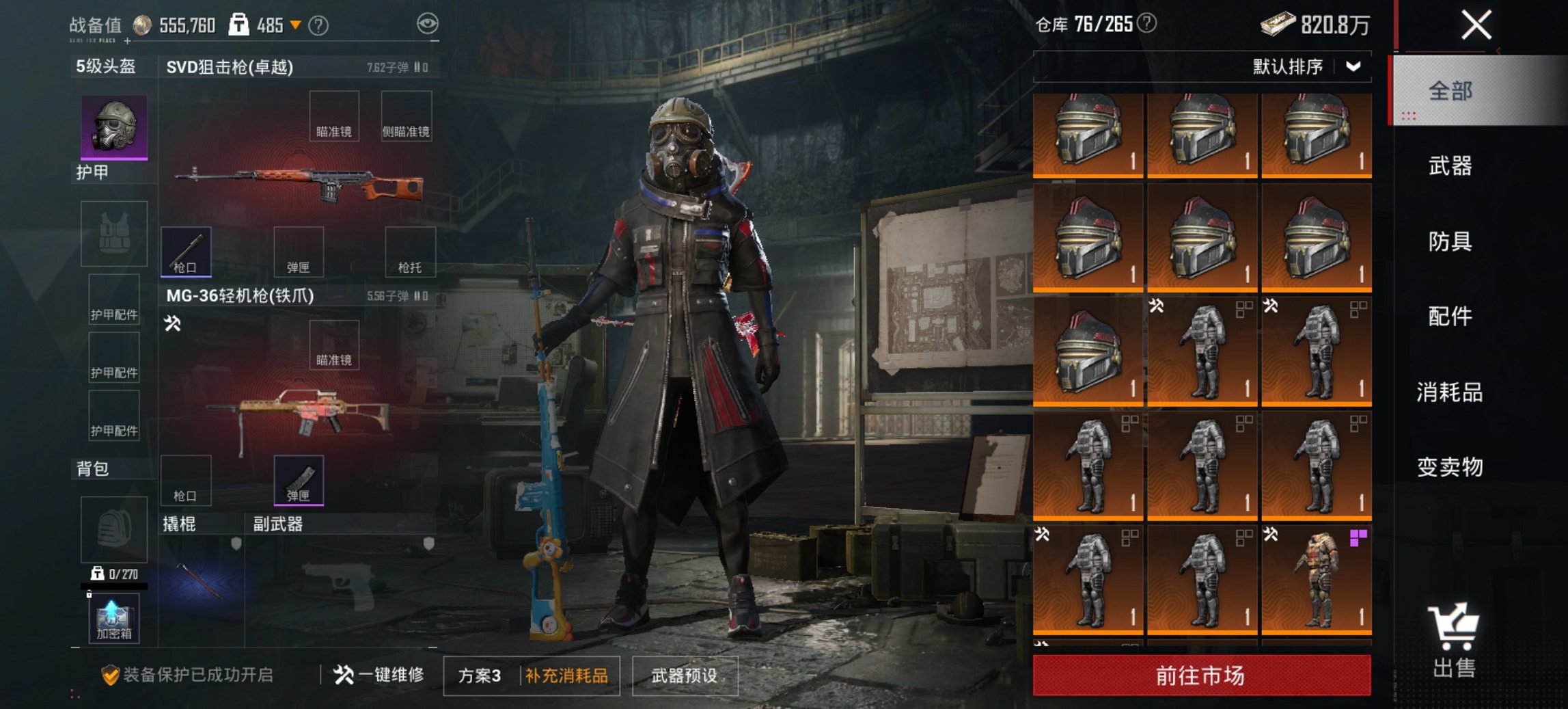Select the 全部 category tab
The width and height of the screenshot is (1568, 709).
click(x=1449, y=91)
